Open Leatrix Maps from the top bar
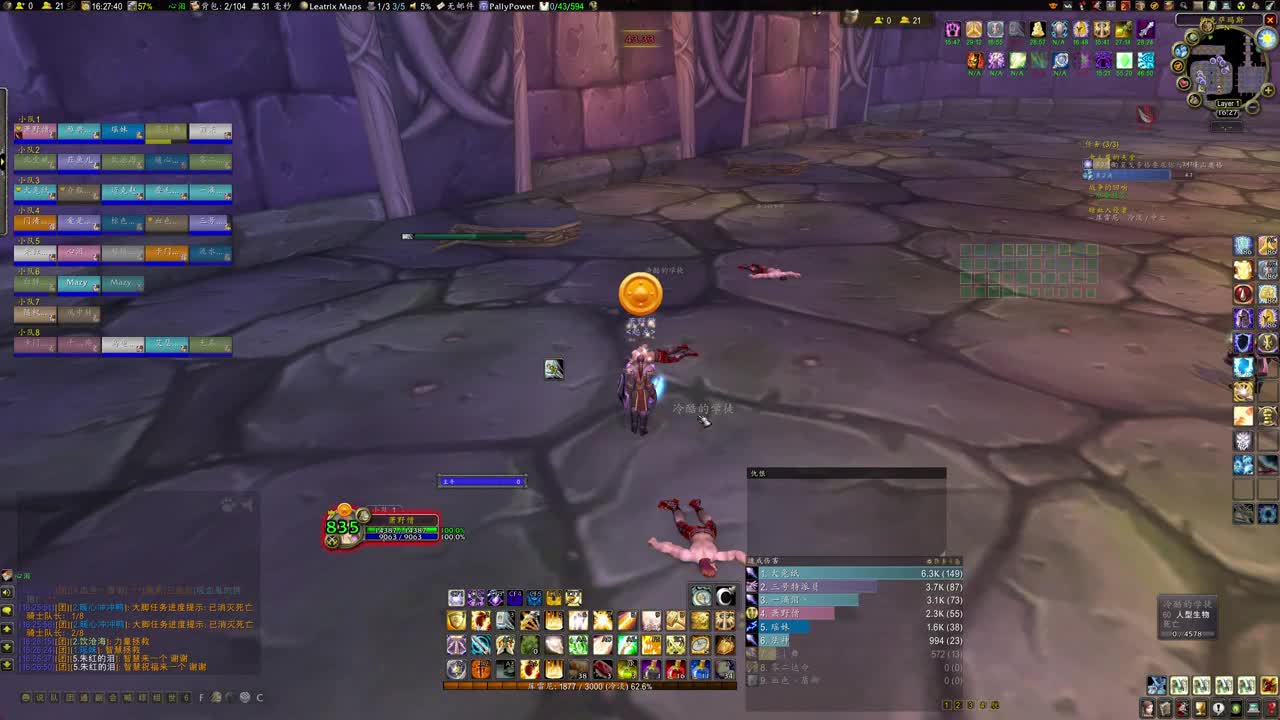The width and height of the screenshot is (1280, 720). (335, 5)
